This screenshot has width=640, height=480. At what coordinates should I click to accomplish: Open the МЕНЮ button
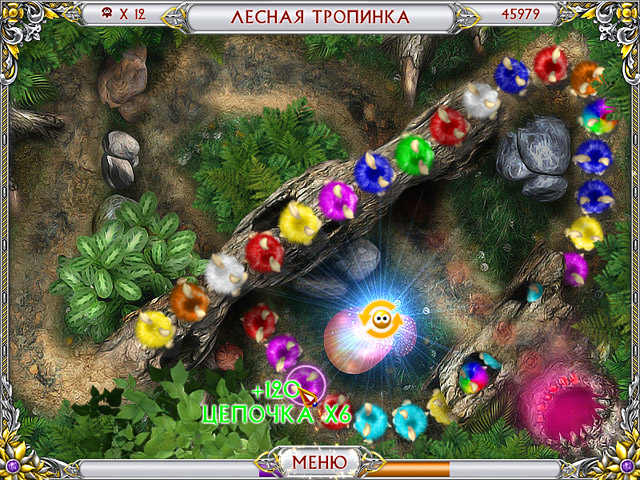coord(319,462)
